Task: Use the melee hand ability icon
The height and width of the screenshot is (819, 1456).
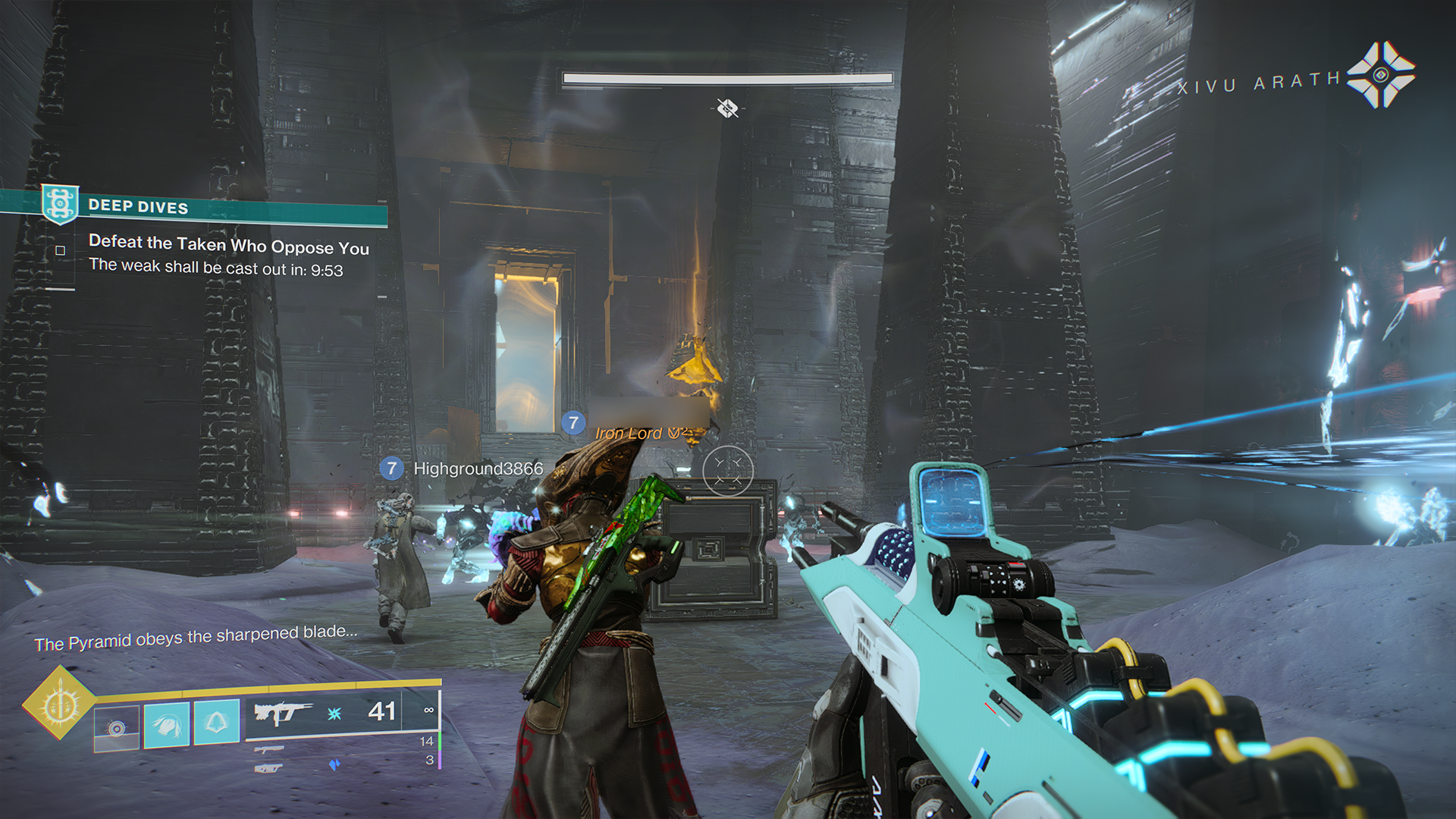Action: click(x=167, y=725)
